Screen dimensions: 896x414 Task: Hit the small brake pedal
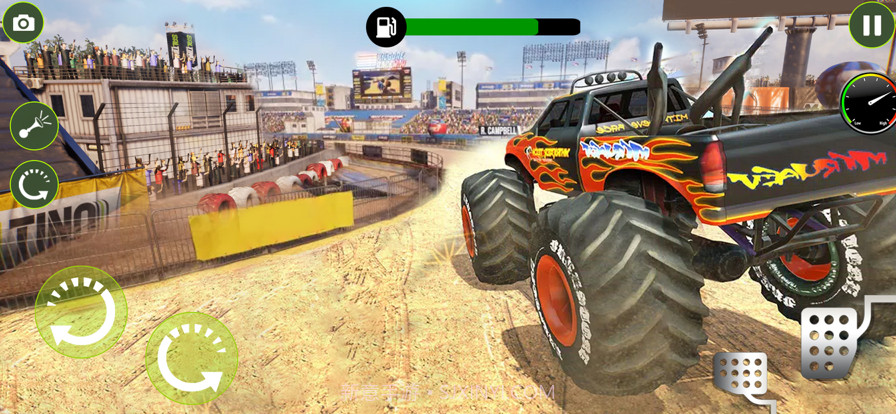pos(742,378)
